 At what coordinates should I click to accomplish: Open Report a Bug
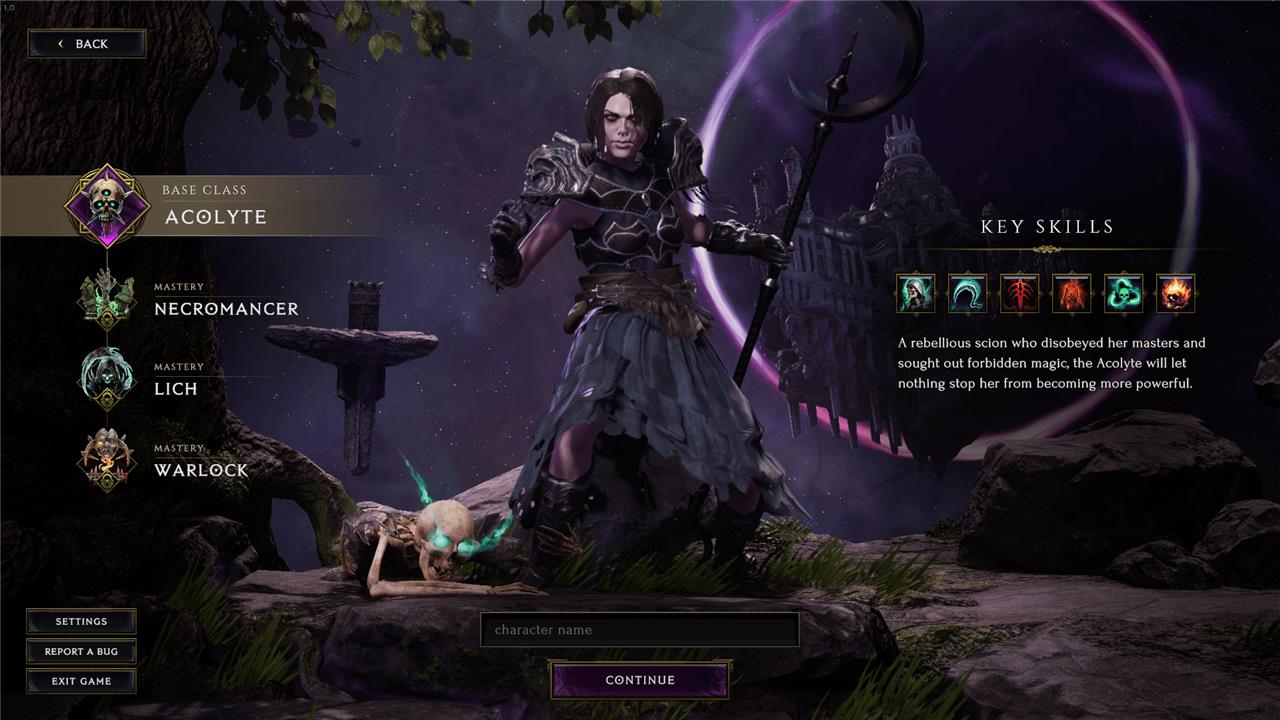[x=81, y=651]
